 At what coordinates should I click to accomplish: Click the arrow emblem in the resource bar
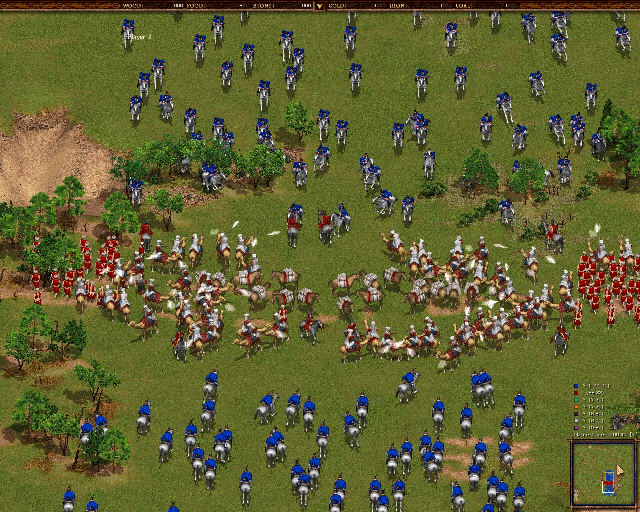[319, 5]
